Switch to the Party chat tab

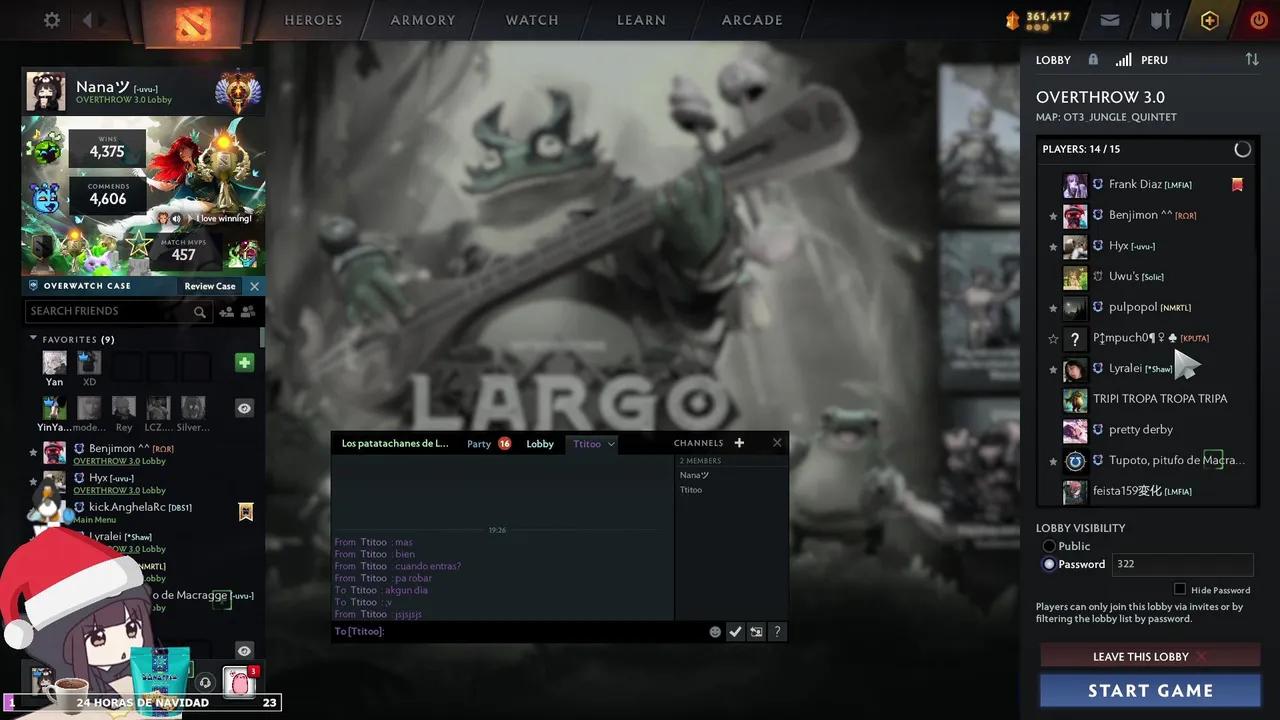(x=479, y=443)
